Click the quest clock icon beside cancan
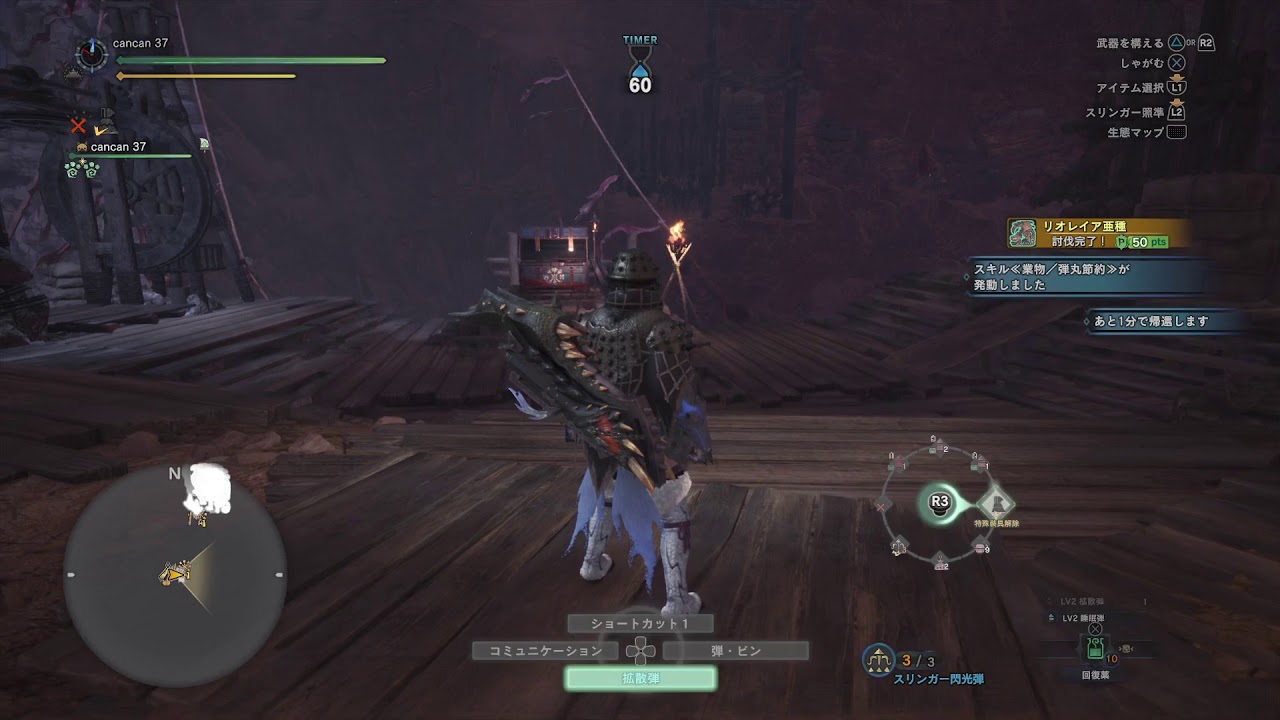The image size is (1280, 720). coord(92,54)
